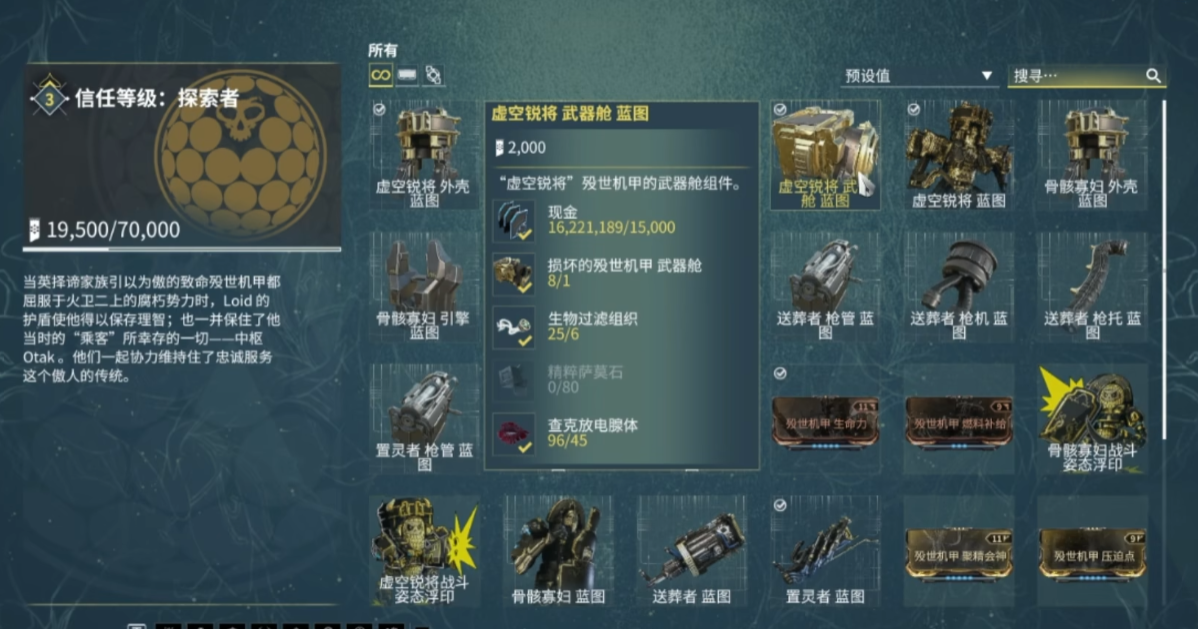This screenshot has width=1198, height=629.
Task: Open the 预设值 sorting dropdown
Action: point(918,76)
